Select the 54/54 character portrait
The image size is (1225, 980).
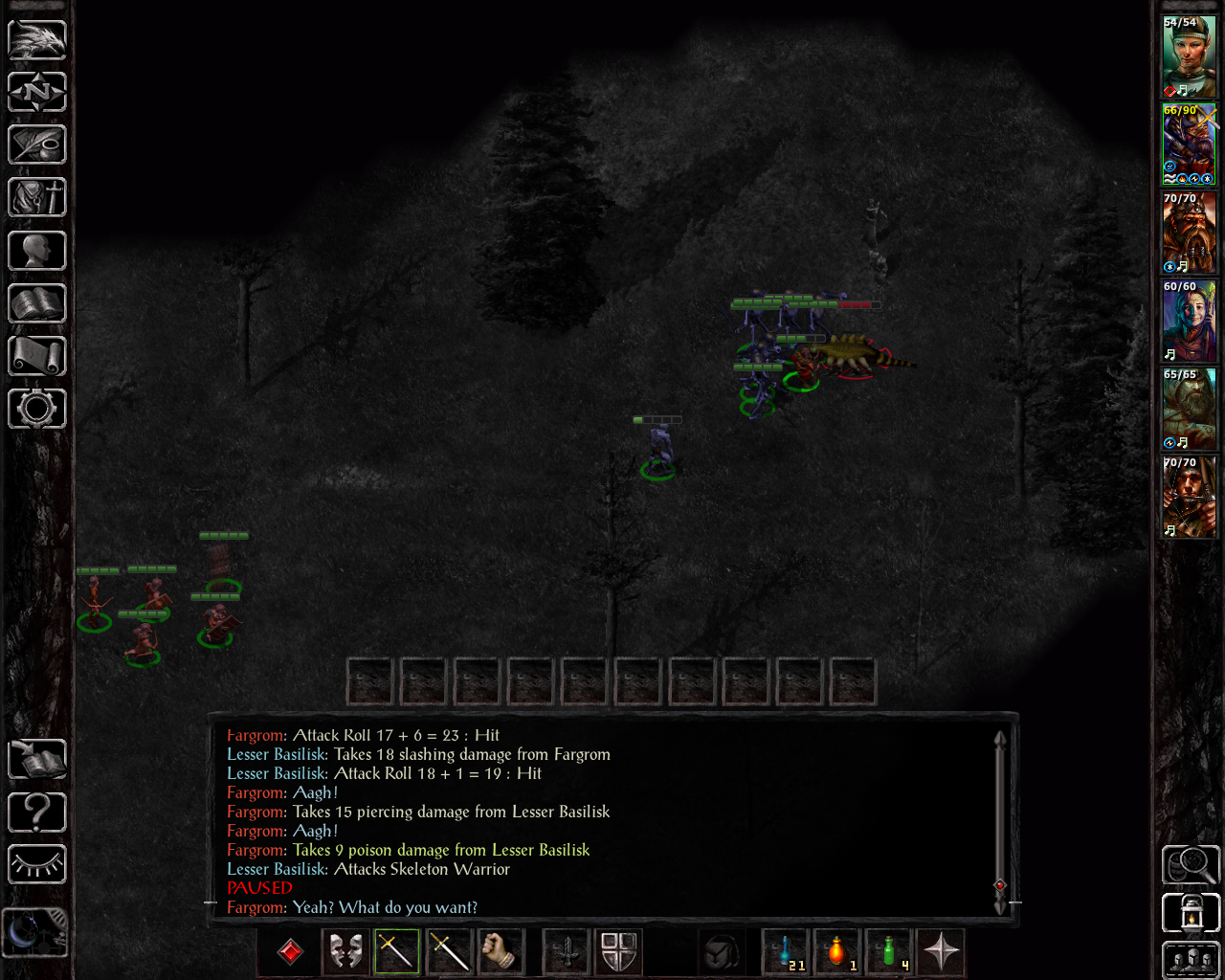(x=1189, y=56)
